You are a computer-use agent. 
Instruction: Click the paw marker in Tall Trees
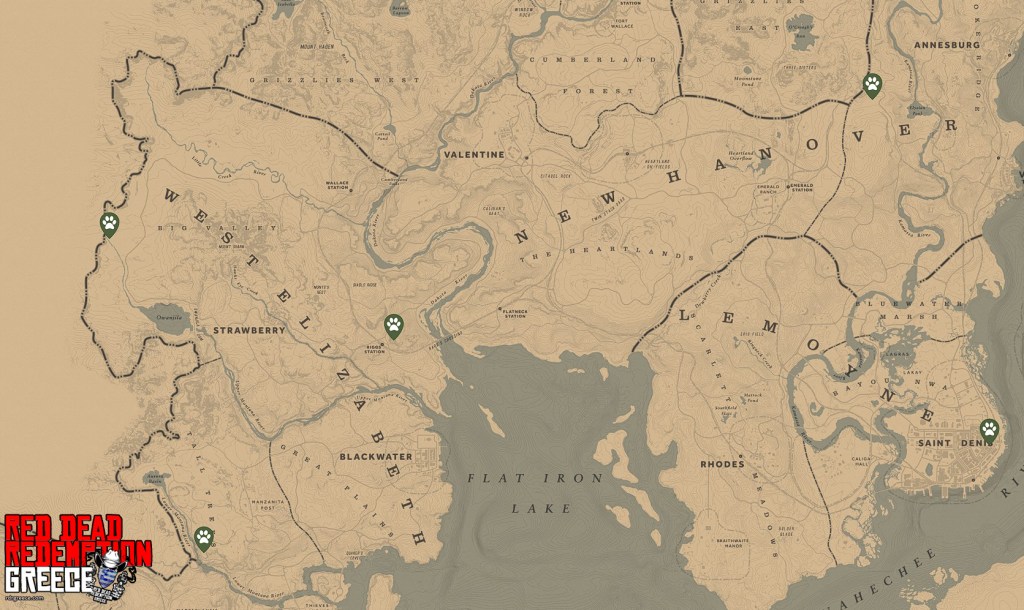coord(204,540)
